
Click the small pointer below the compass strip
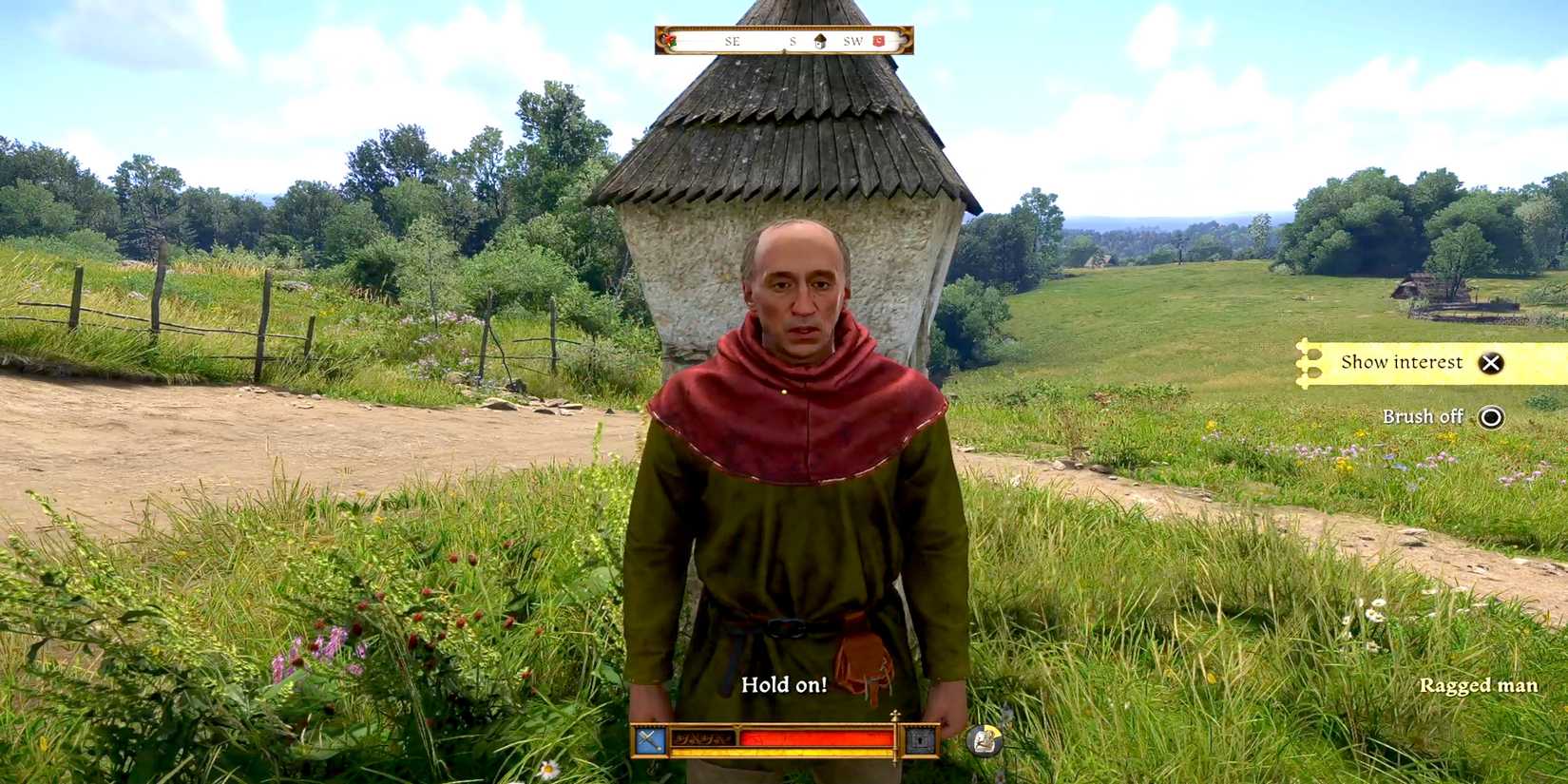(x=785, y=53)
